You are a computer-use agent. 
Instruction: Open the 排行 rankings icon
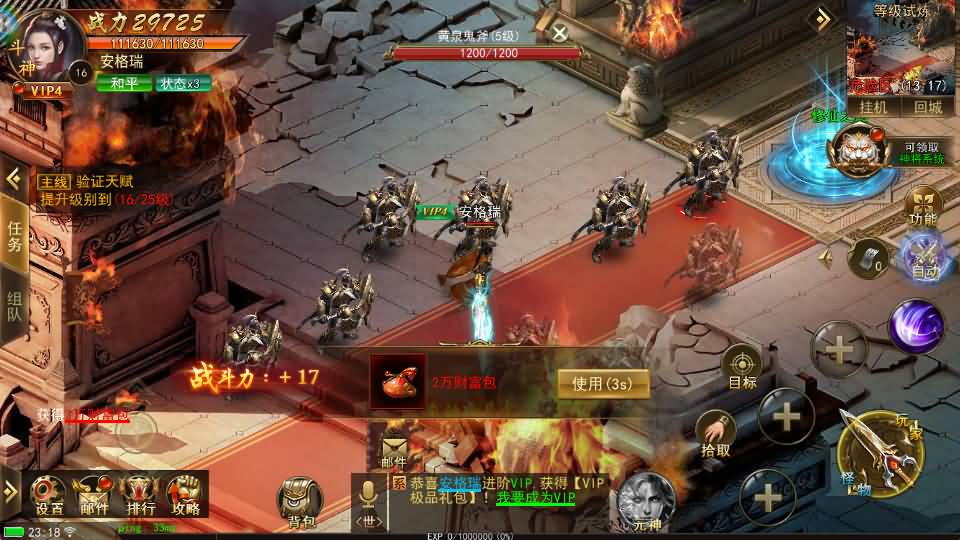140,494
